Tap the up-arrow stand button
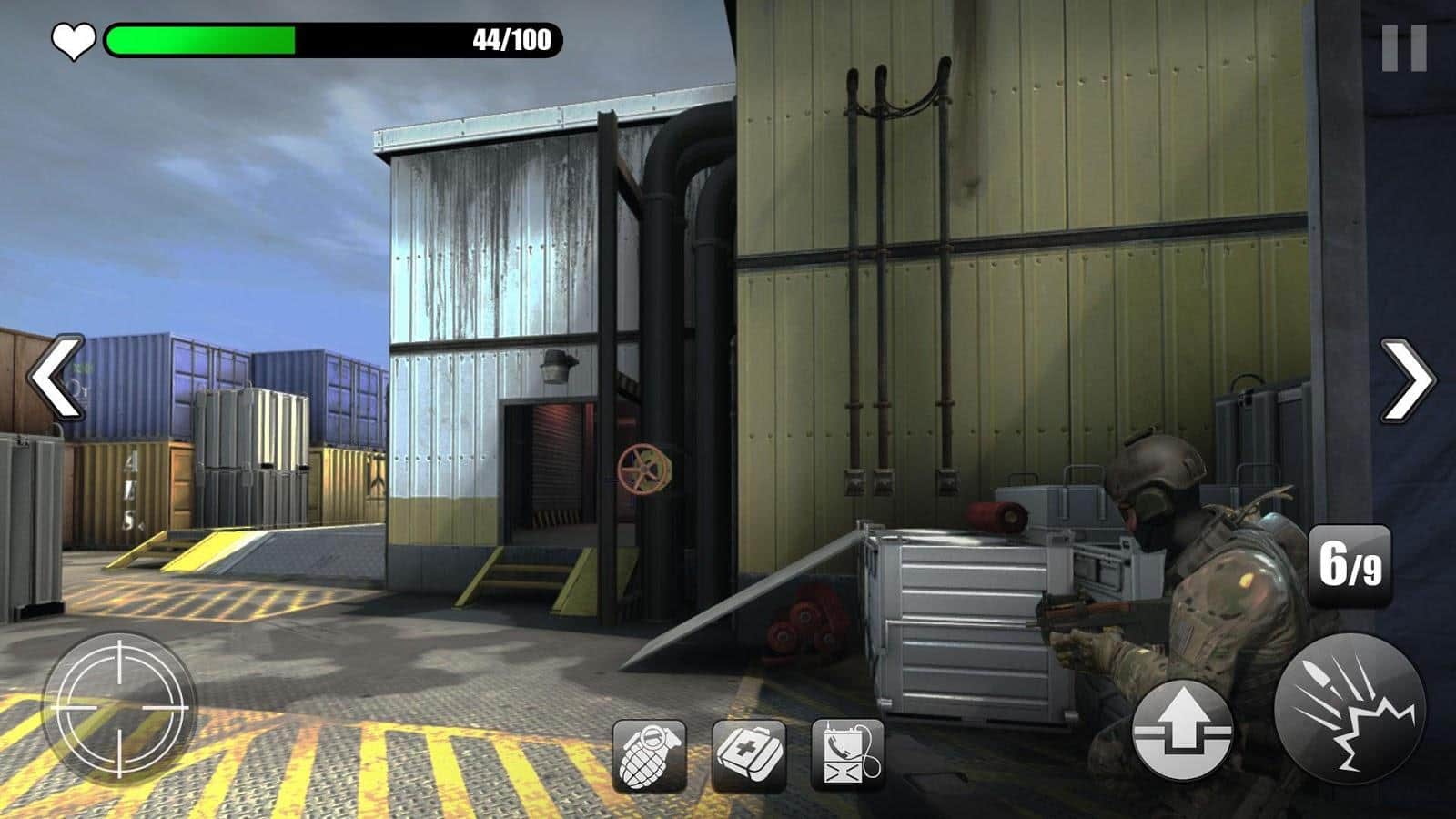1456x819 pixels. coord(1182,728)
